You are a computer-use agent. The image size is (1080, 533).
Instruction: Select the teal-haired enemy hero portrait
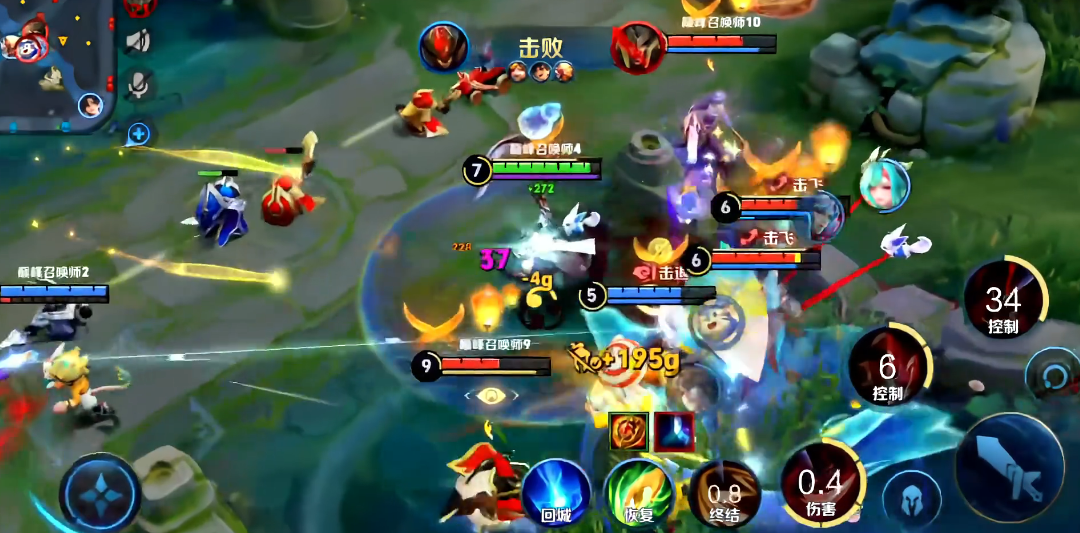[884, 185]
